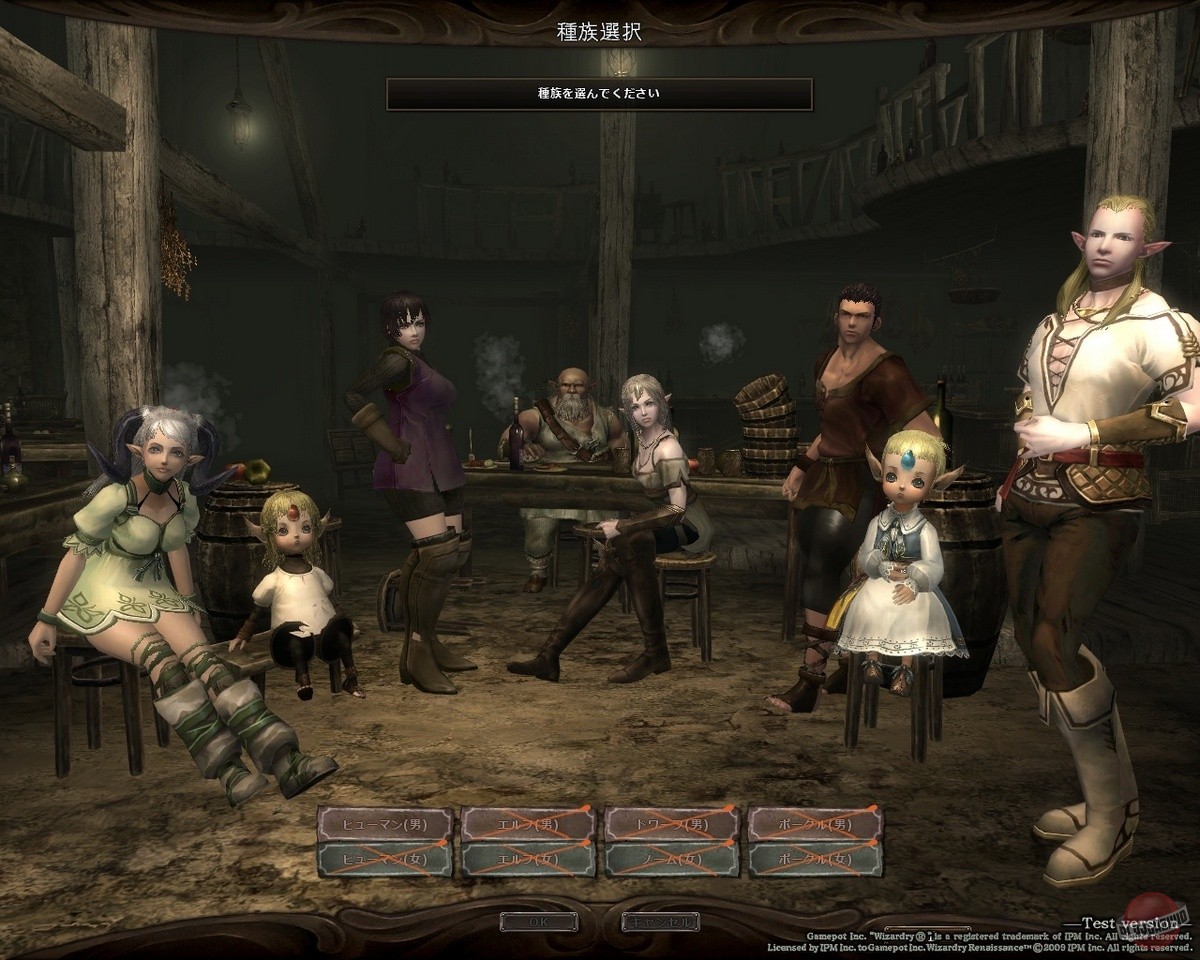Screen dimensions: 1200x960
Task: Select the ヒューマン(男) race button
Action: (385, 825)
